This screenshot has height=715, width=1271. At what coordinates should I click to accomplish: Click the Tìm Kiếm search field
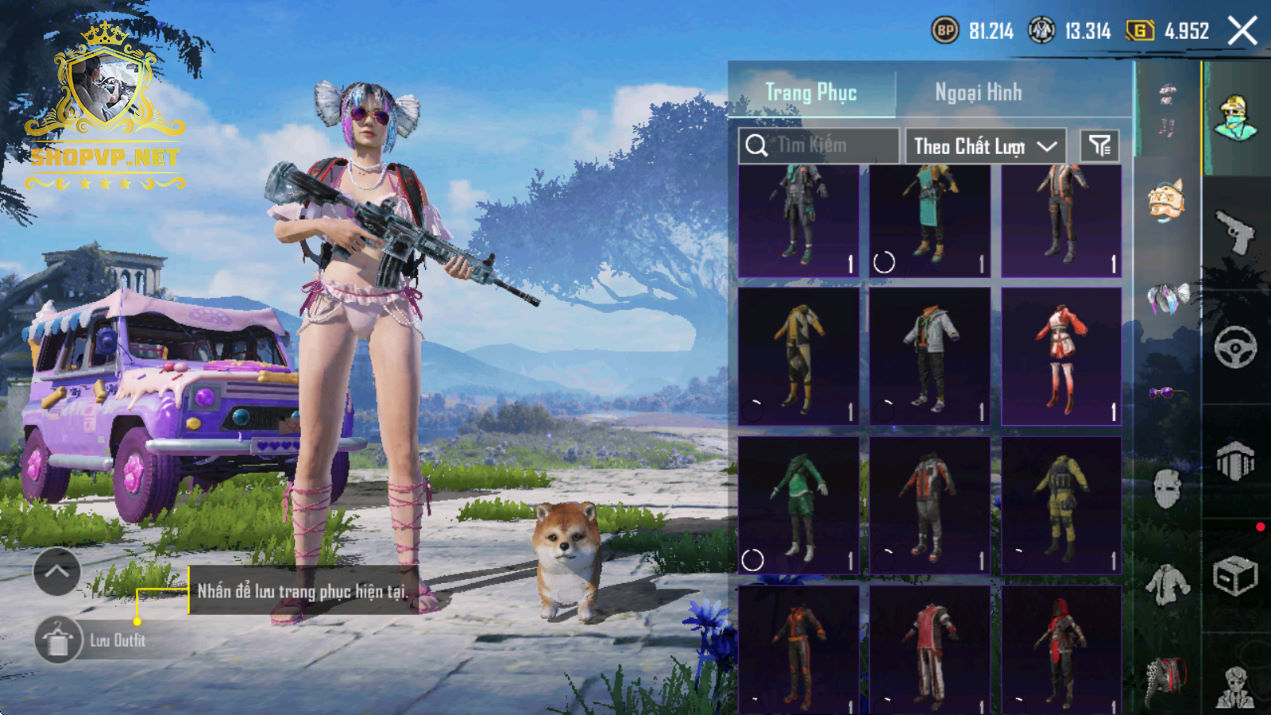pos(819,146)
